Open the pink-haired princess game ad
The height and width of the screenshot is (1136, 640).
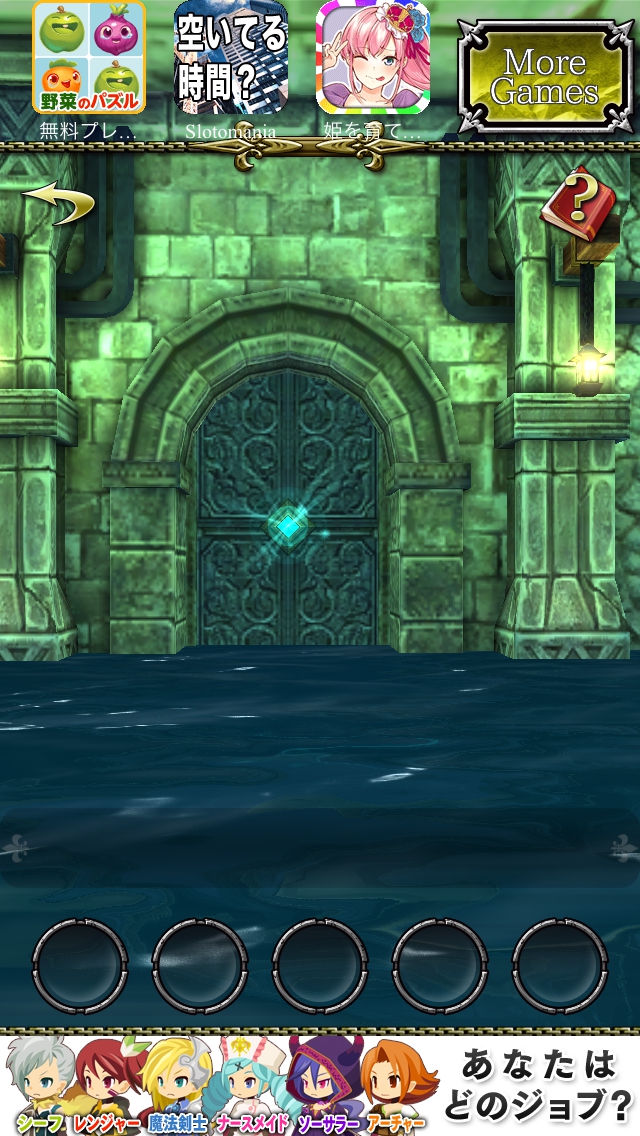point(373,58)
